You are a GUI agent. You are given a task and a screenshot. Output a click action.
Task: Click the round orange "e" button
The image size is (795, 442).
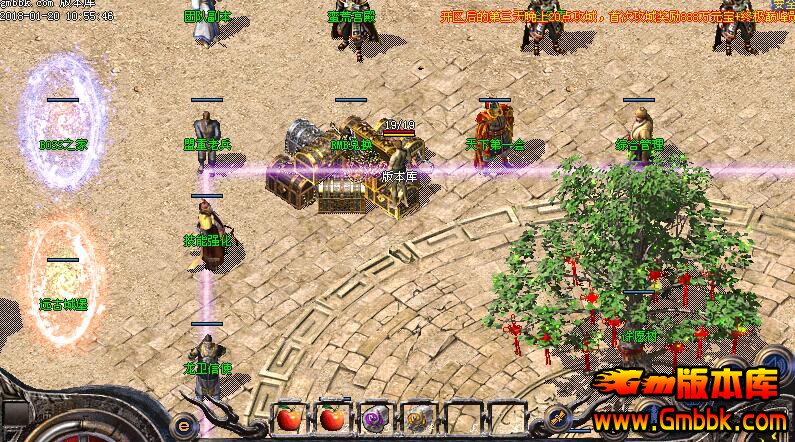click(x=183, y=423)
